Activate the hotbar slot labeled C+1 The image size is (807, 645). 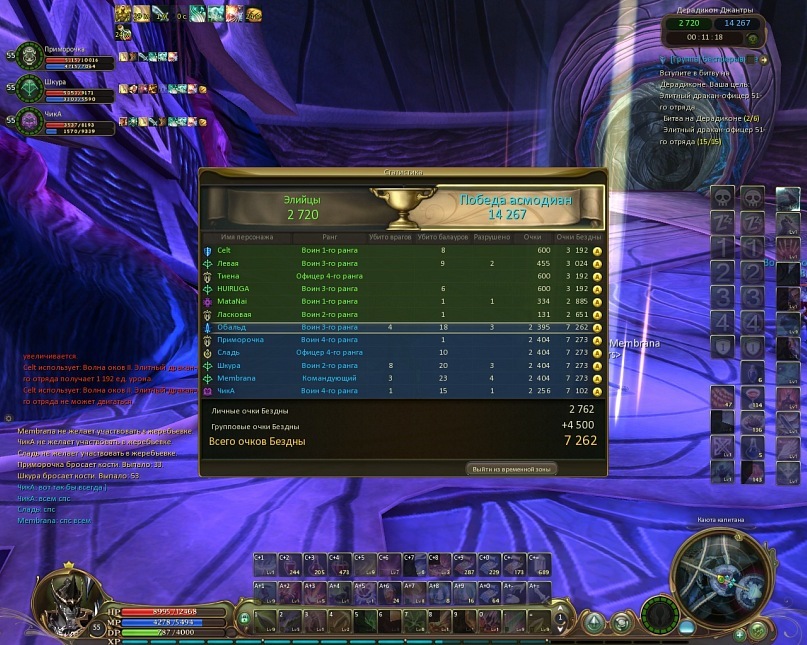coord(265,563)
